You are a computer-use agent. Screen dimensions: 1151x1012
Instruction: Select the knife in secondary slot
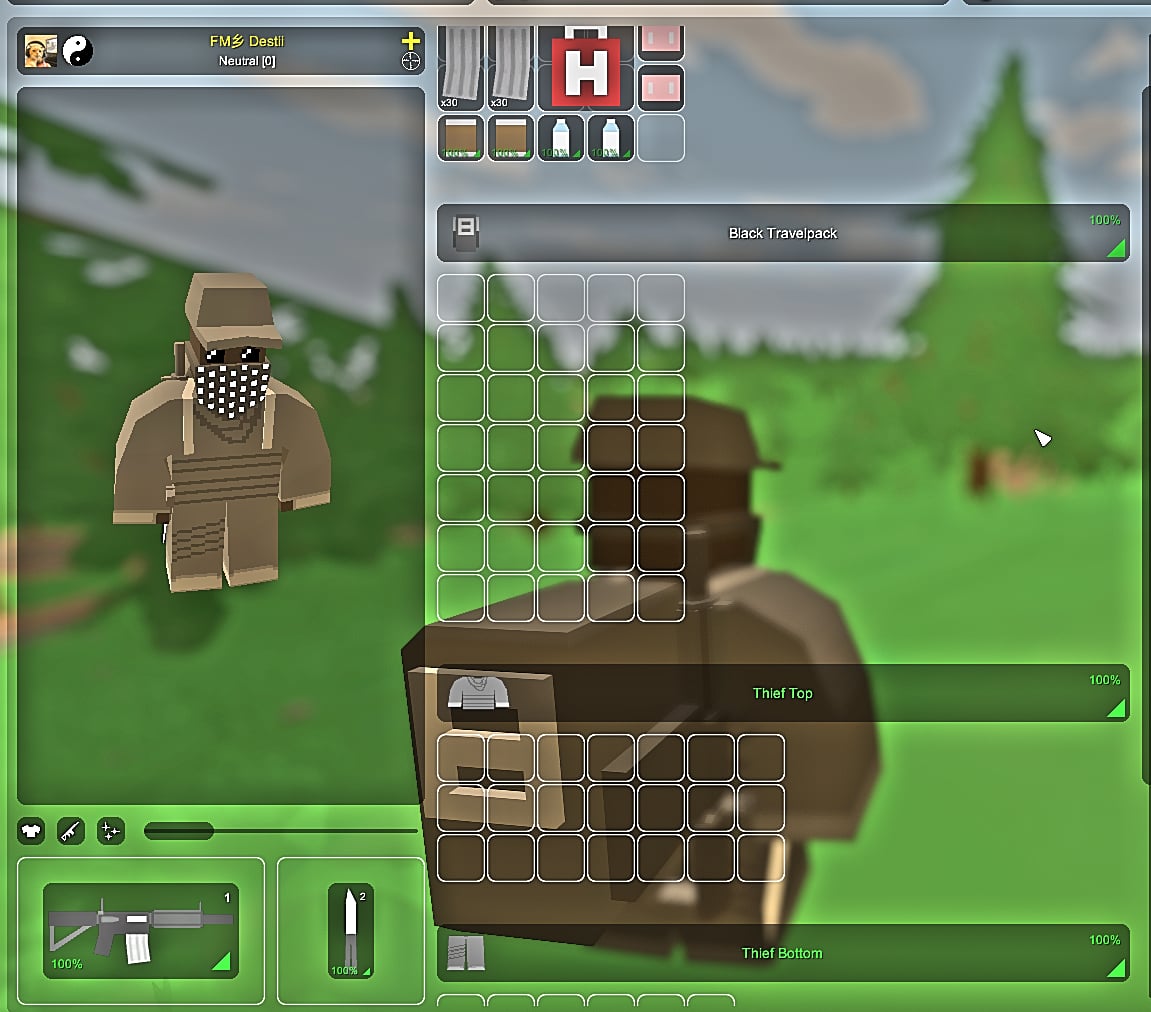350,930
